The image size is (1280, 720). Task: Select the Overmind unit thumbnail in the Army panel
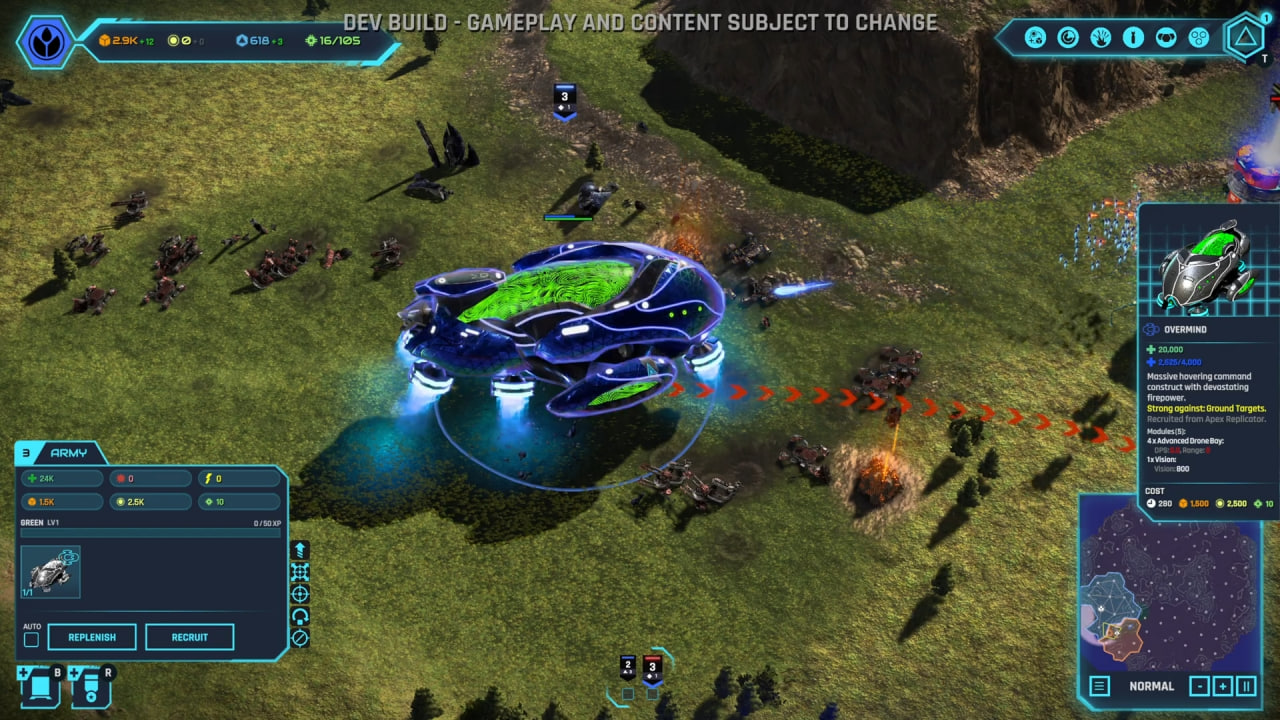pyautogui.click(x=49, y=571)
